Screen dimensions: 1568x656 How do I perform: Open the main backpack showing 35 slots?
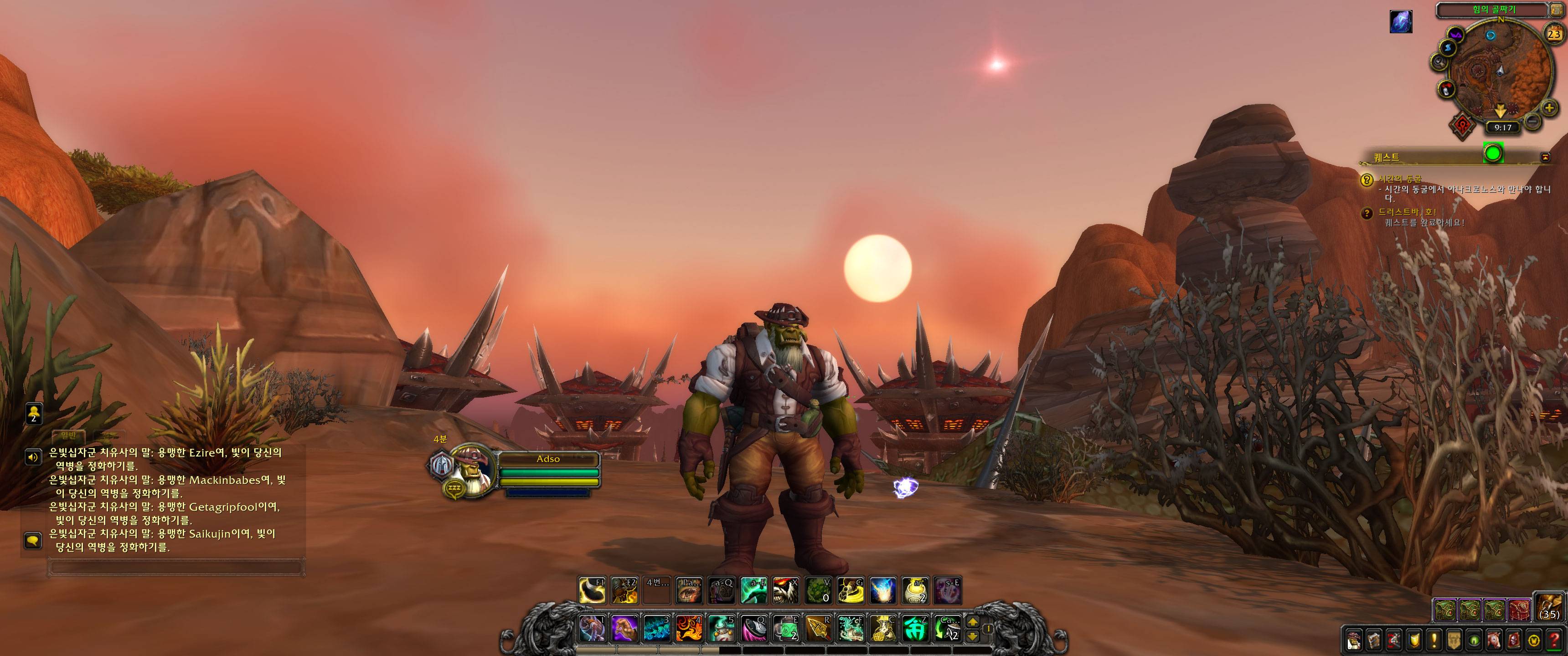coord(1548,606)
